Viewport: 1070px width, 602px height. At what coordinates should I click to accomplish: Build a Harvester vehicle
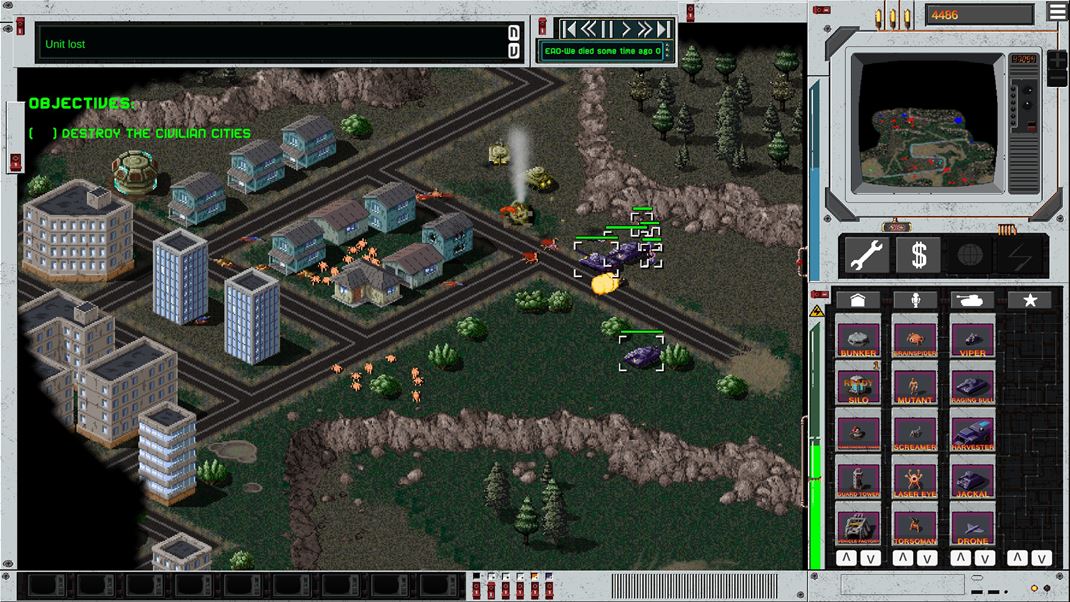click(972, 431)
